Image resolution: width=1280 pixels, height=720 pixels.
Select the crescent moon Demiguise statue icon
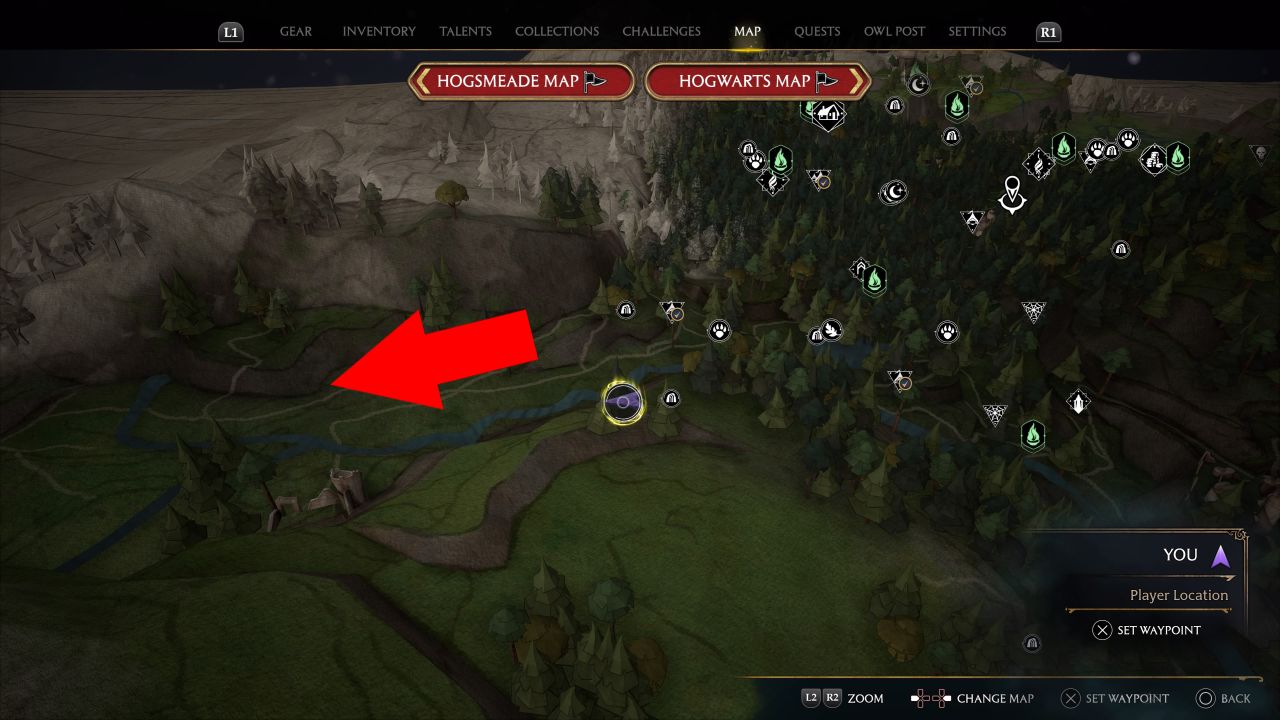(x=894, y=192)
